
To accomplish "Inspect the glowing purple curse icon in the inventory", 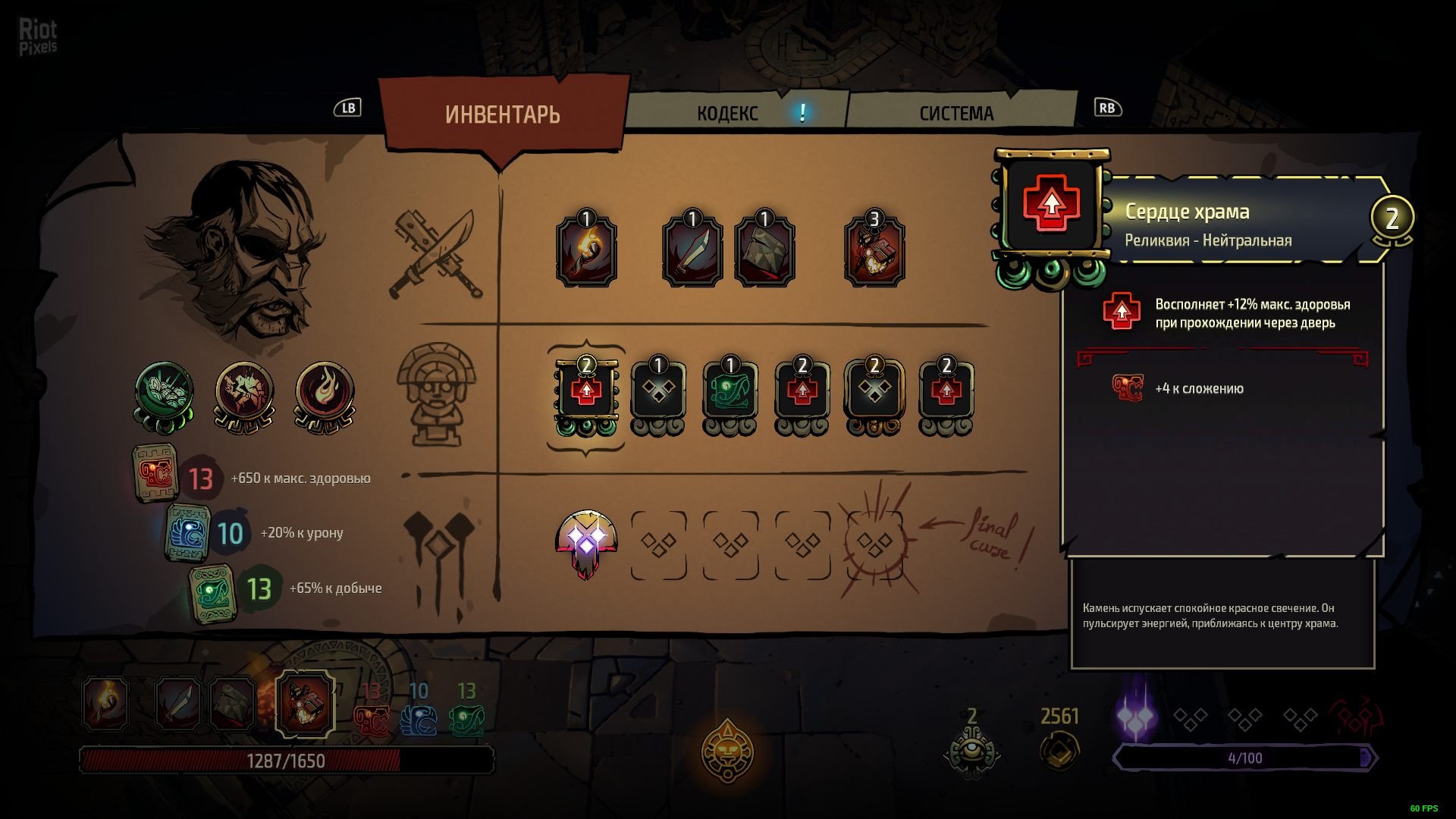I will point(586,543).
